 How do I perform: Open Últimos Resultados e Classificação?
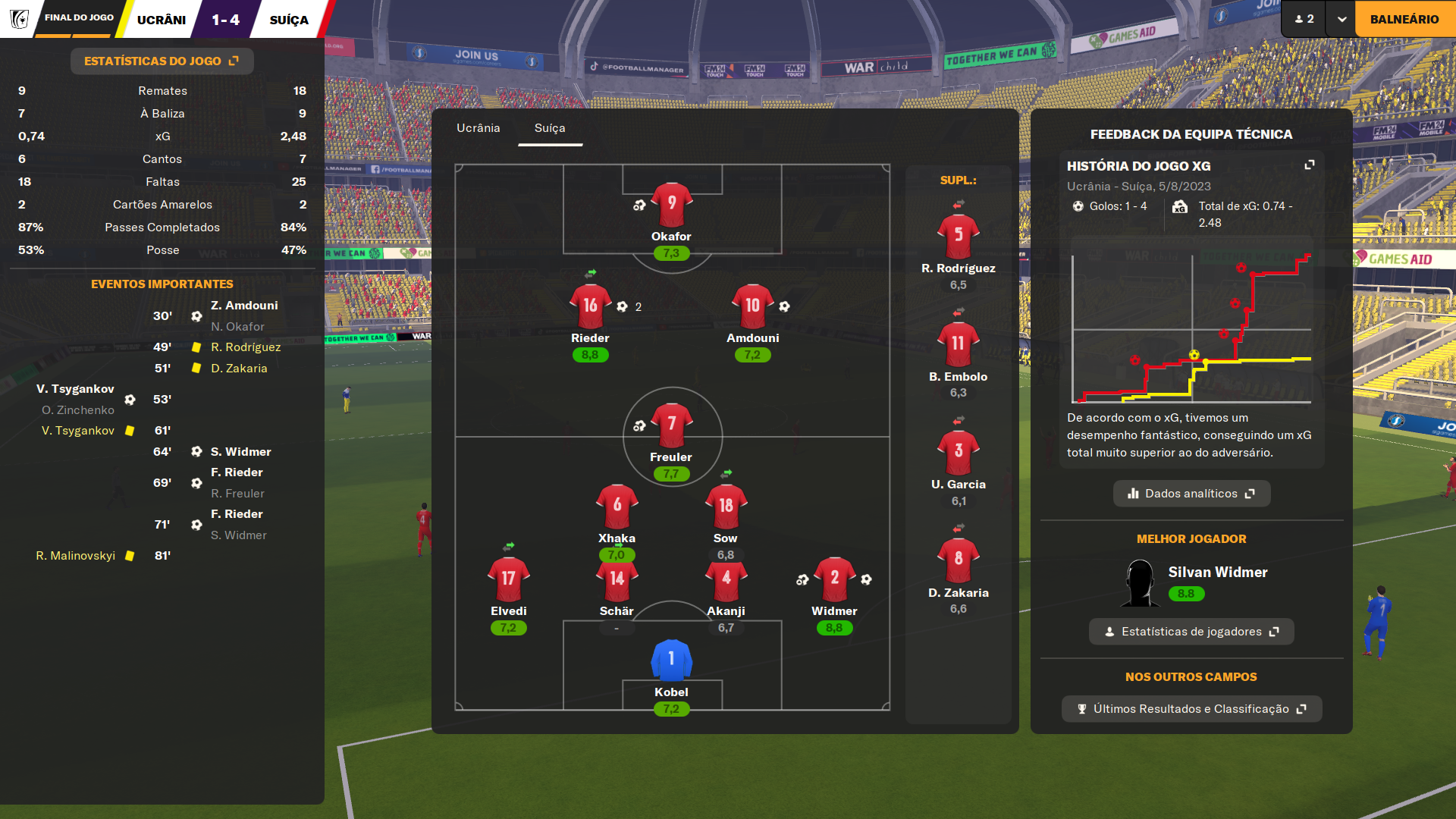(x=1191, y=709)
